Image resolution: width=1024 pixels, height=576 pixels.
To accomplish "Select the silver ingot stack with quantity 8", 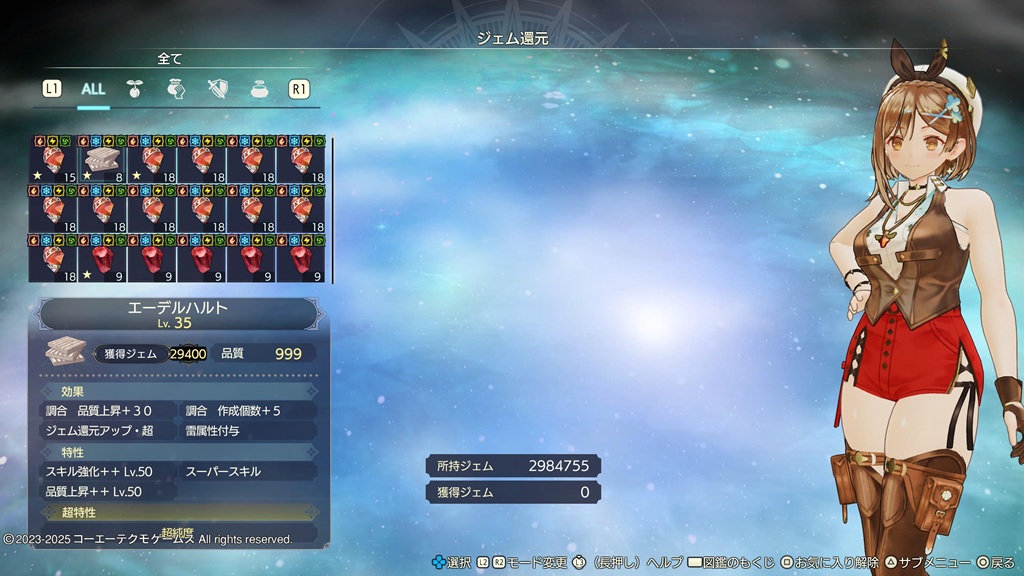I will coord(102,161).
